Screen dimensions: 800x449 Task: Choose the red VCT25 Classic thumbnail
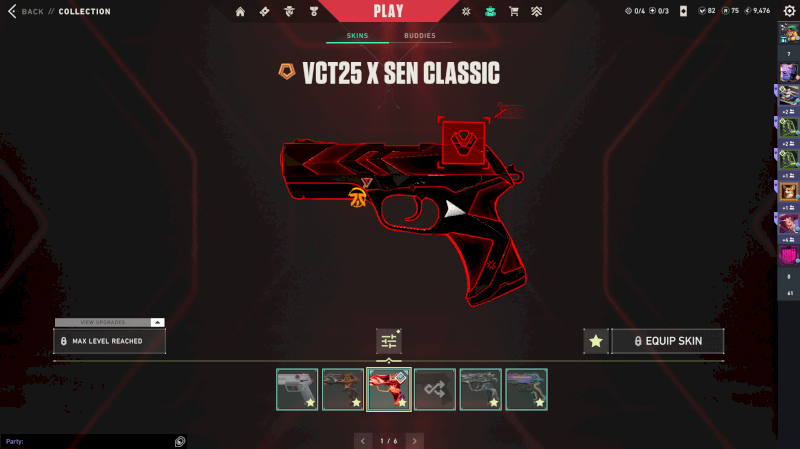pyautogui.click(x=389, y=389)
